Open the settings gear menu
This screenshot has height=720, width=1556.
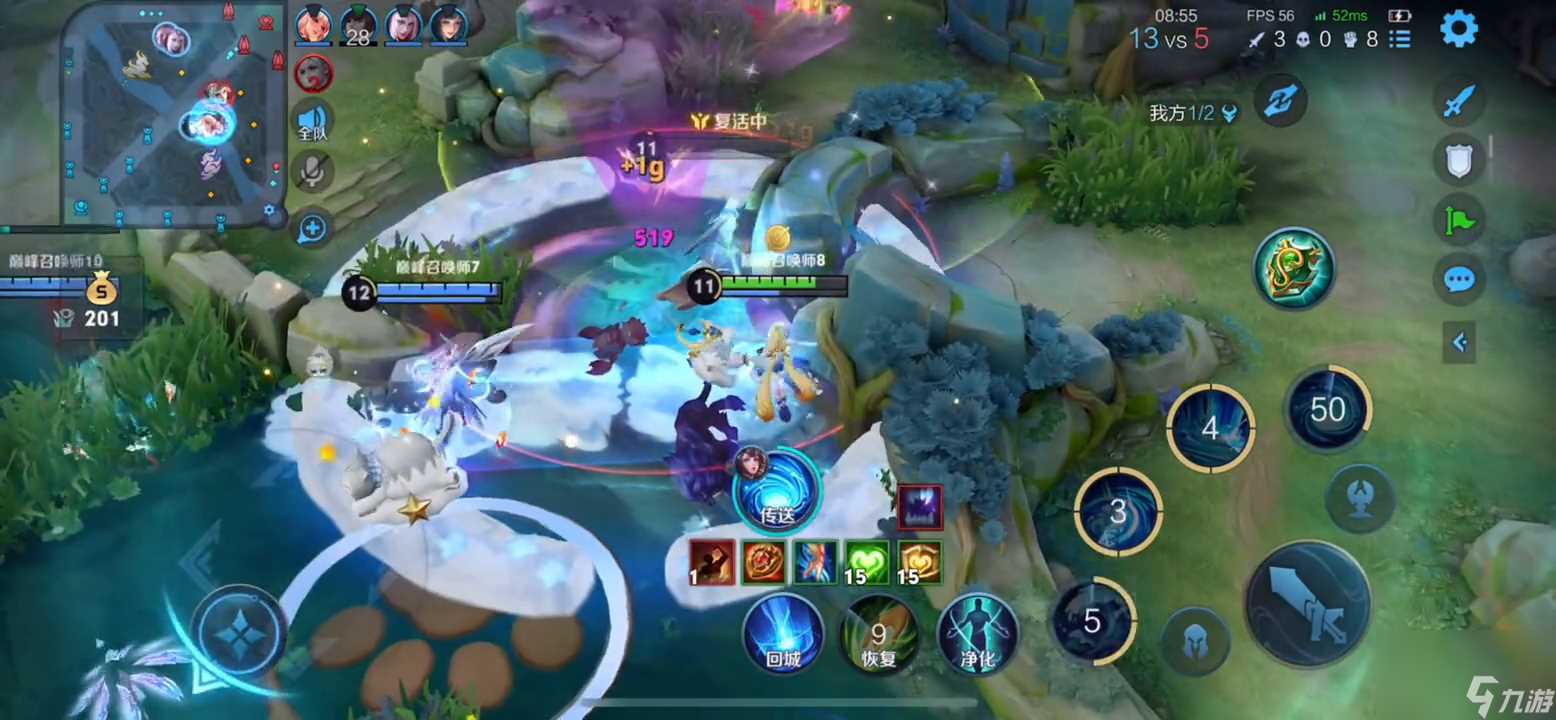tap(1458, 29)
